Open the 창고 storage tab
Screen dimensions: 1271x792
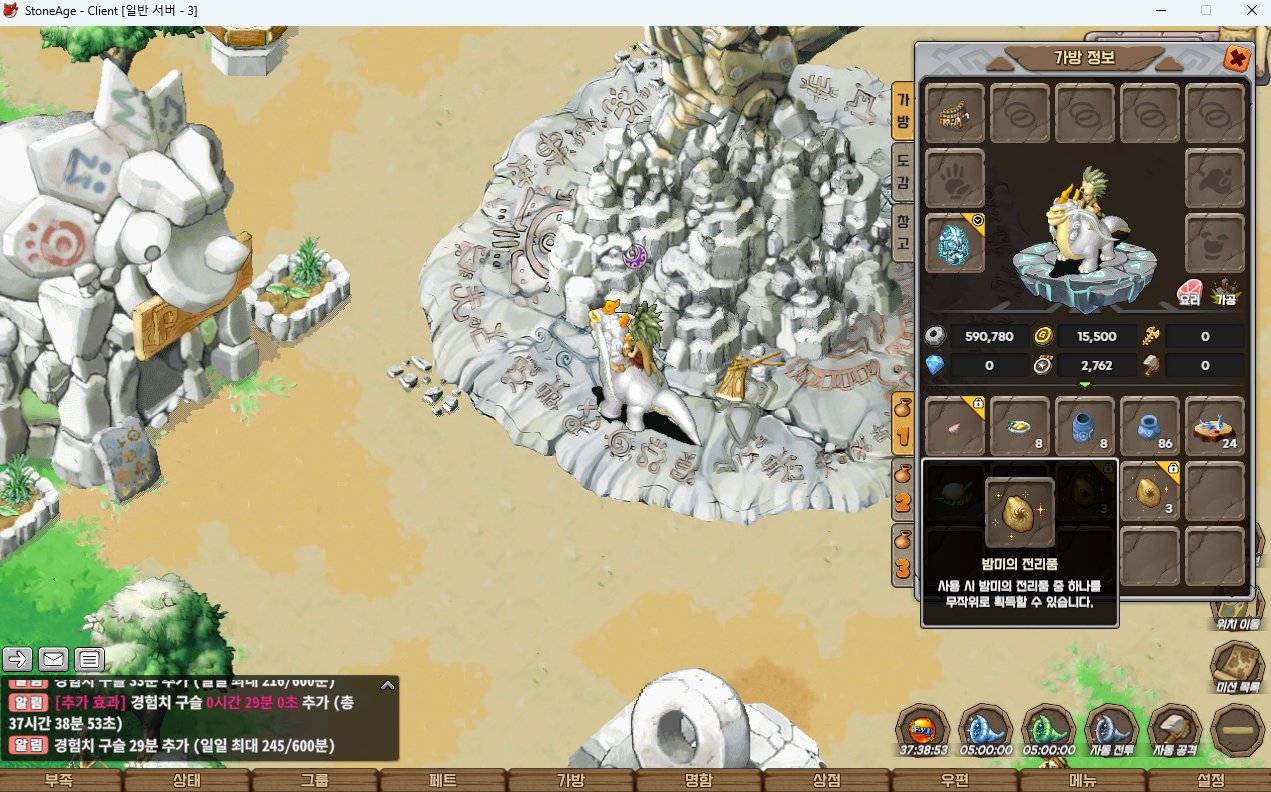pyautogui.click(x=902, y=233)
